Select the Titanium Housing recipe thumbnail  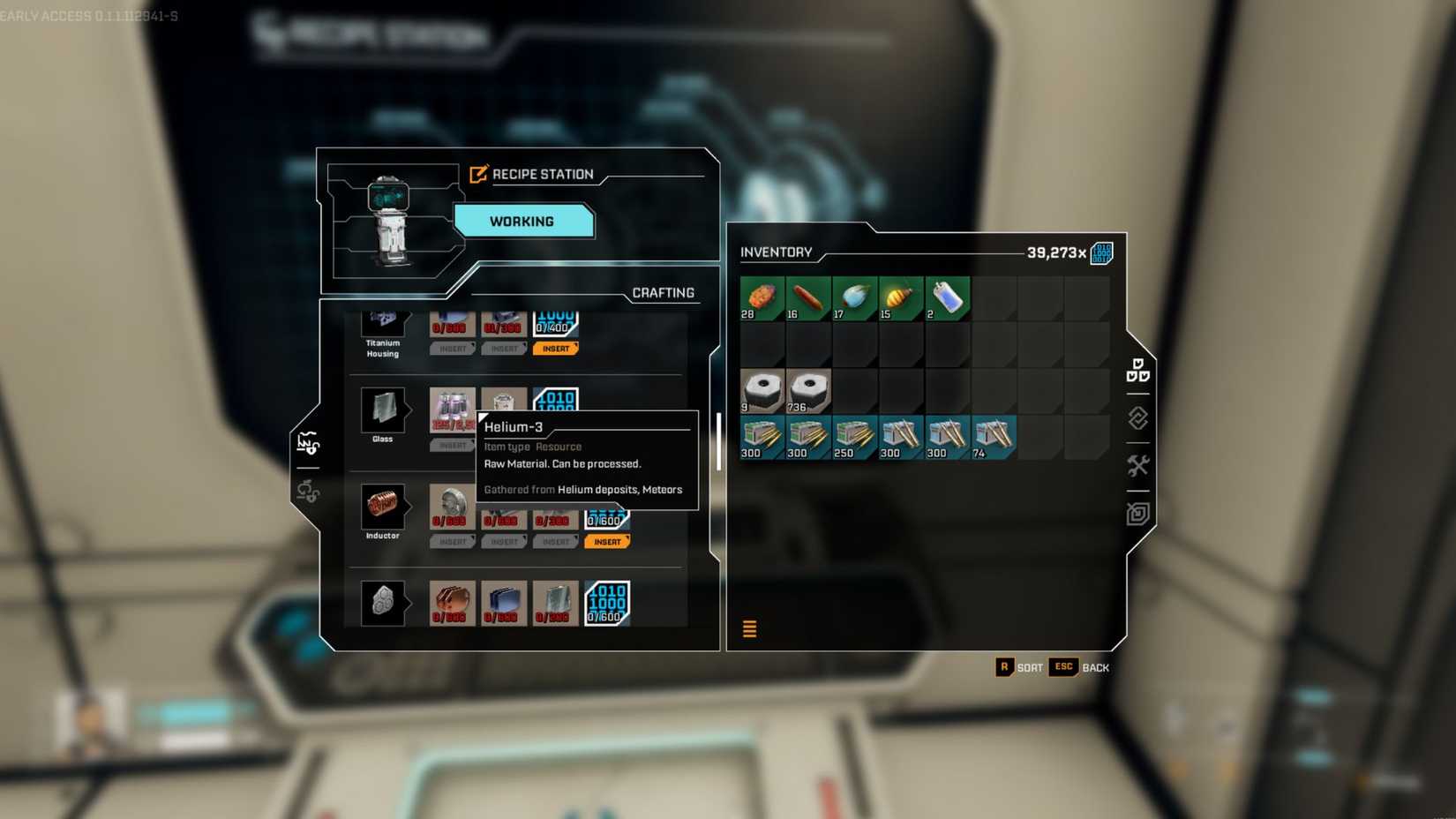click(x=384, y=319)
